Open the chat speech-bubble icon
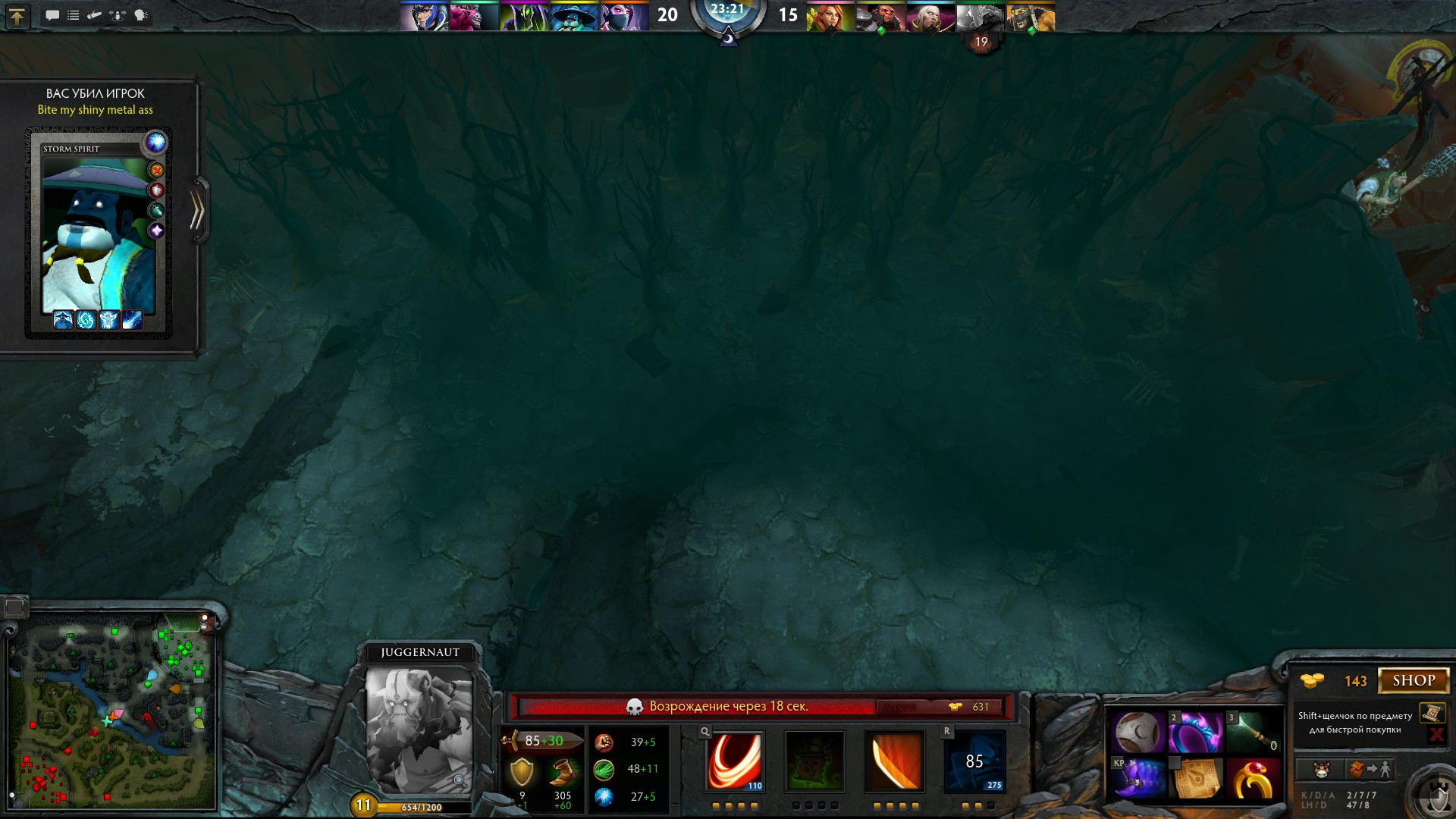 pos(52,15)
